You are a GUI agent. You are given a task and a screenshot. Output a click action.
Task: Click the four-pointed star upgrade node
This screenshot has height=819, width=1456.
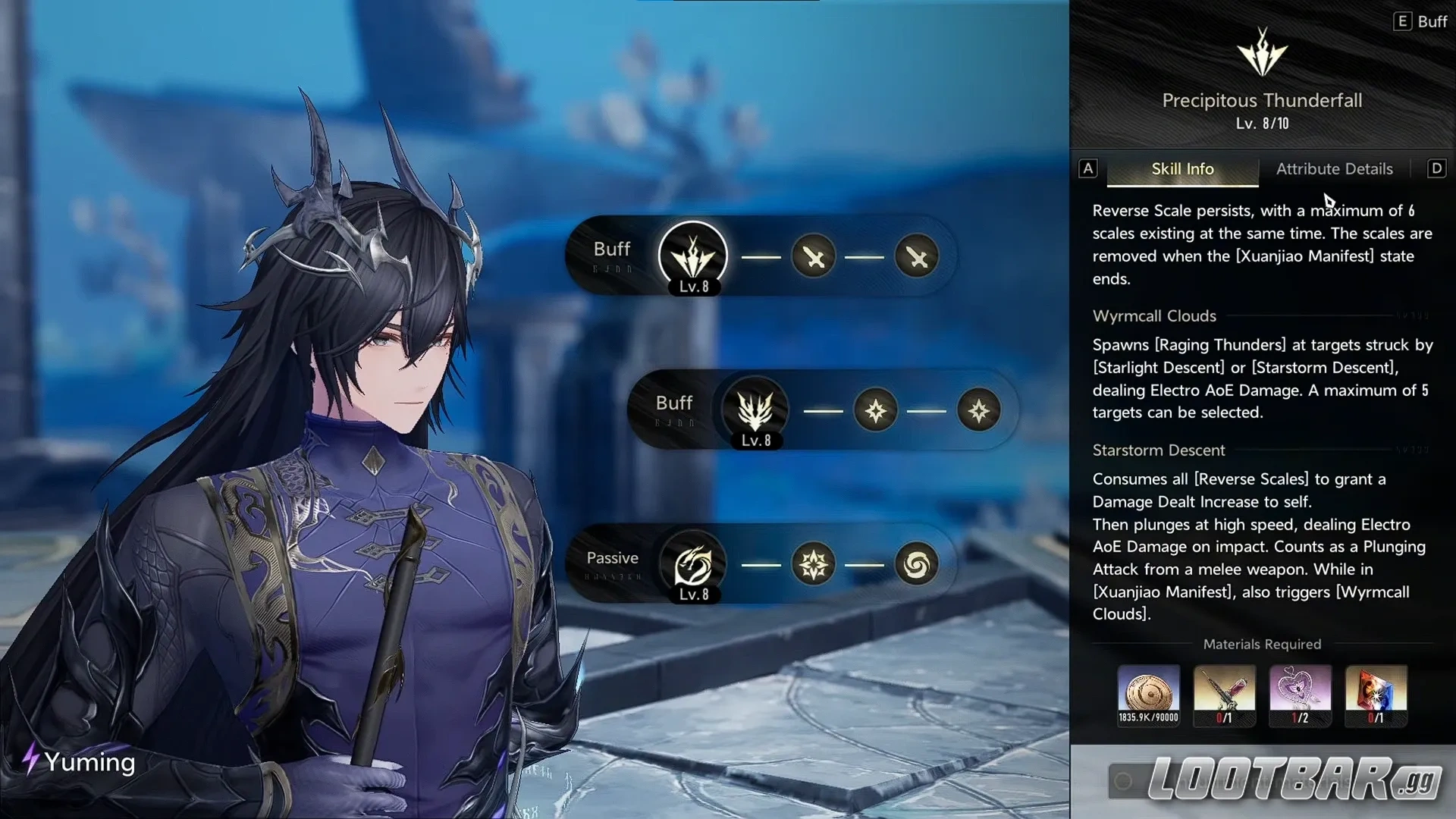coord(876,412)
